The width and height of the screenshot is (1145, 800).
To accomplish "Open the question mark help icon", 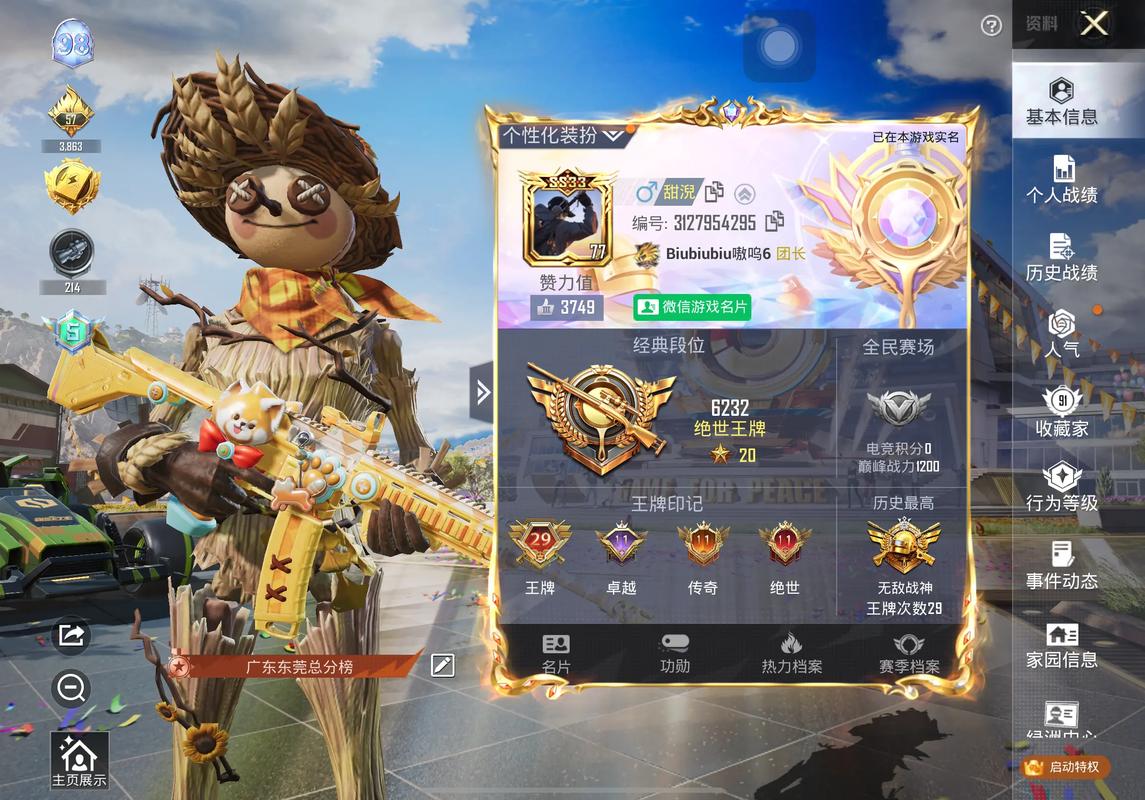I will [x=991, y=26].
